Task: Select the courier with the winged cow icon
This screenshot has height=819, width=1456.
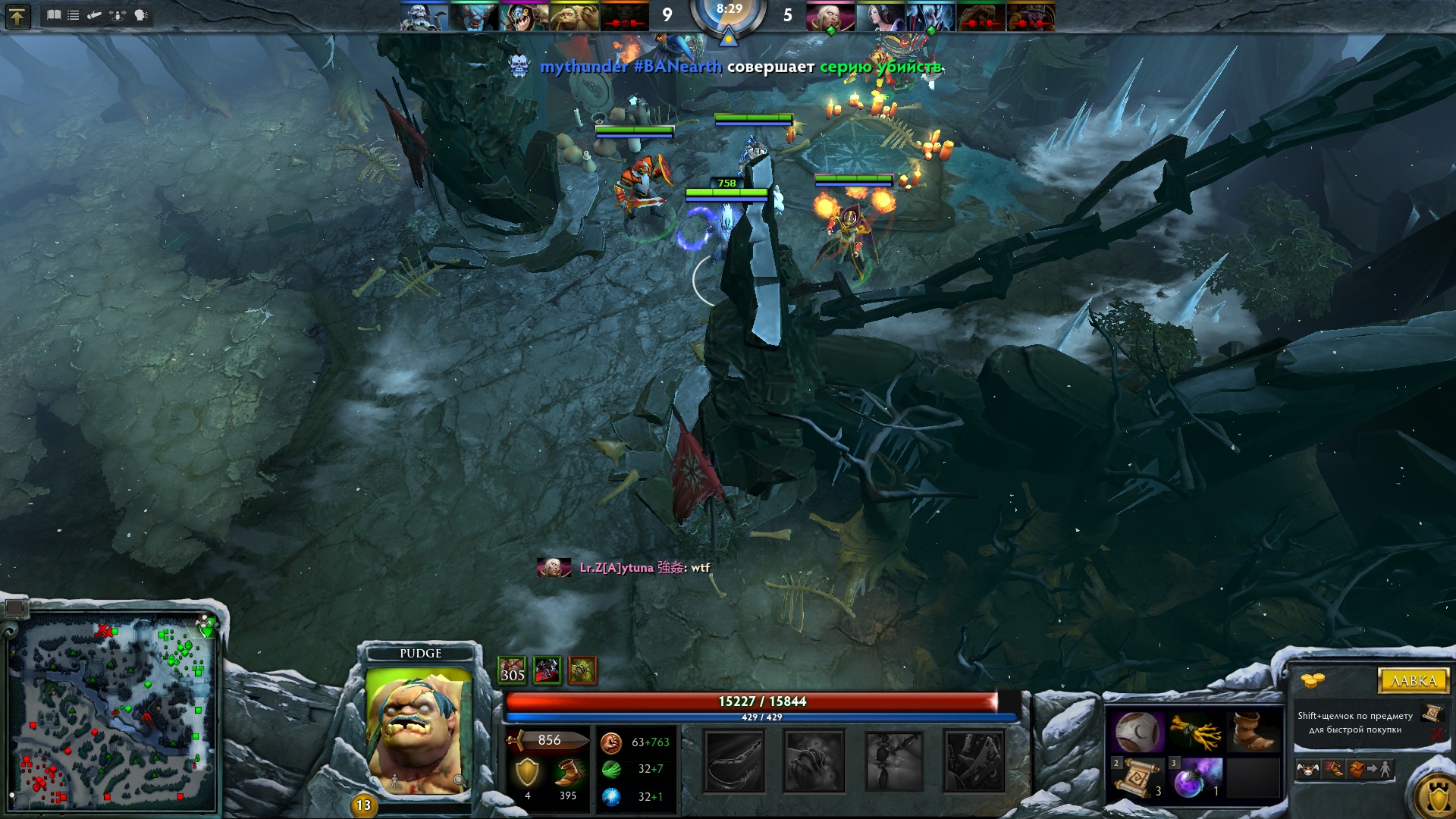Action: [1307, 770]
